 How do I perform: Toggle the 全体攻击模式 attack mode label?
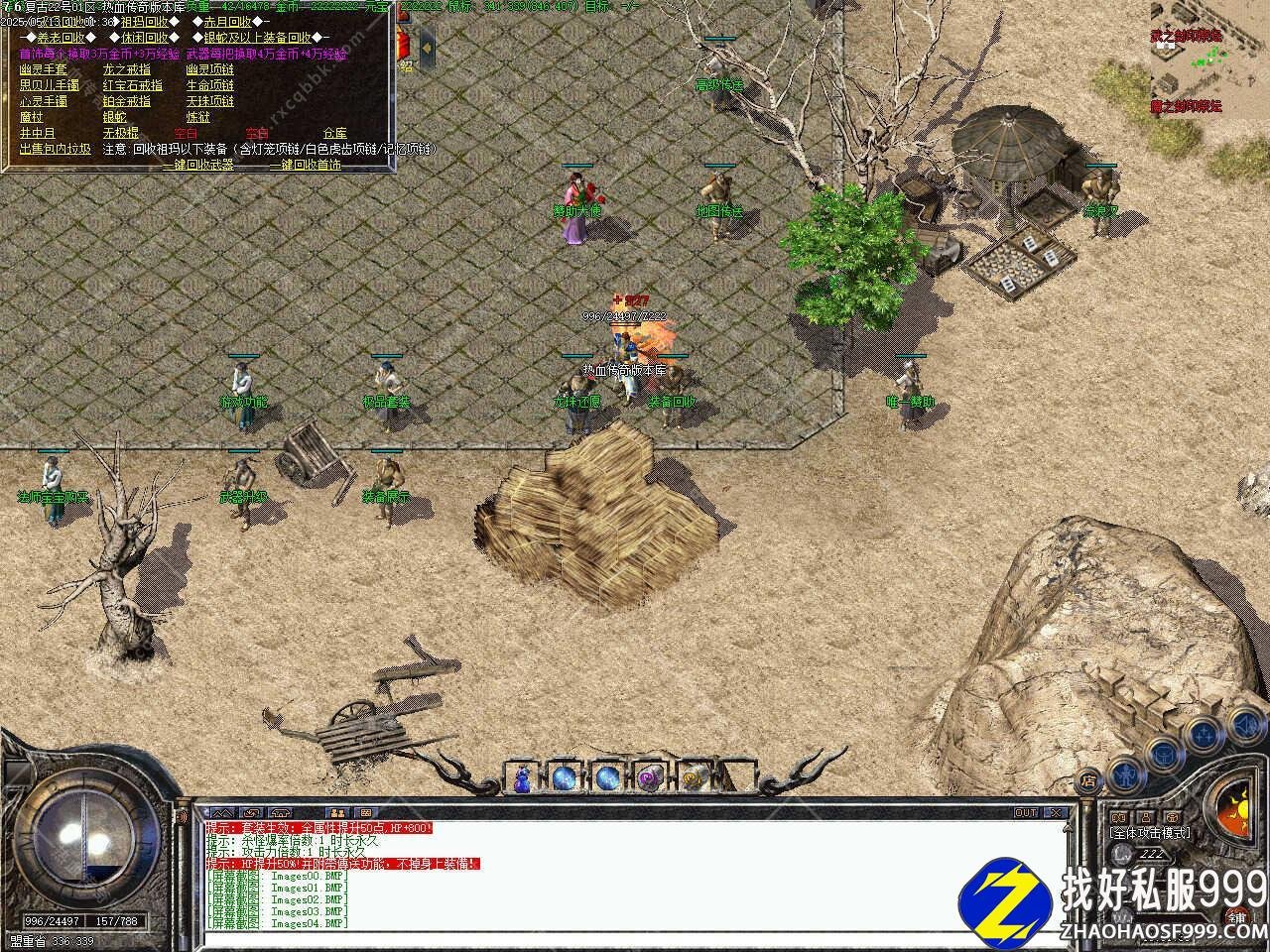click(1151, 833)
